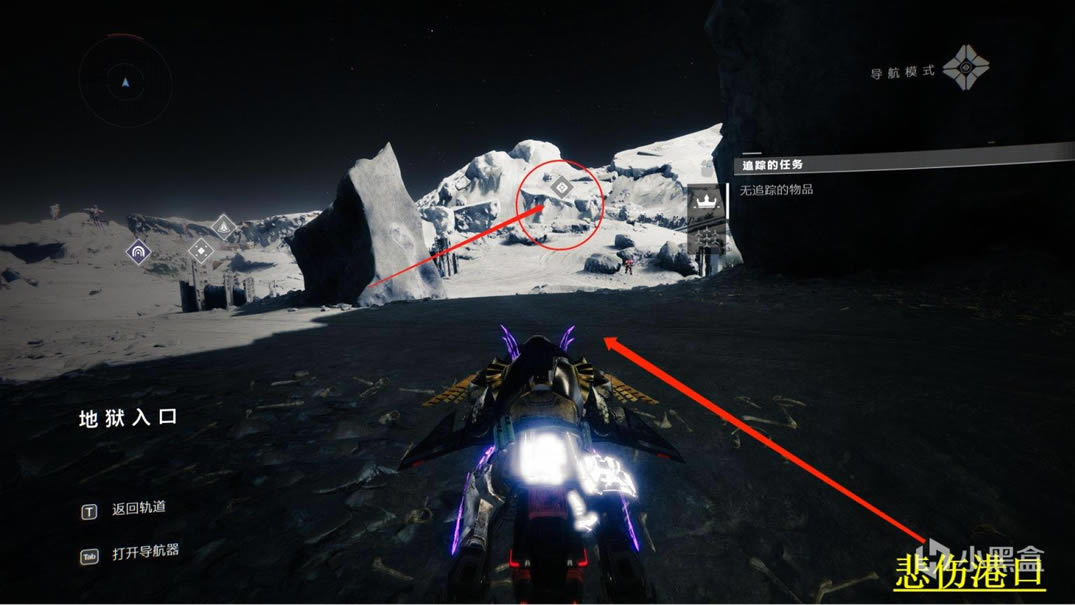This screenshot has width=1075, height=605.
Task: Select the purple arch waypoint marker
Action: click(x=138, y=253)
